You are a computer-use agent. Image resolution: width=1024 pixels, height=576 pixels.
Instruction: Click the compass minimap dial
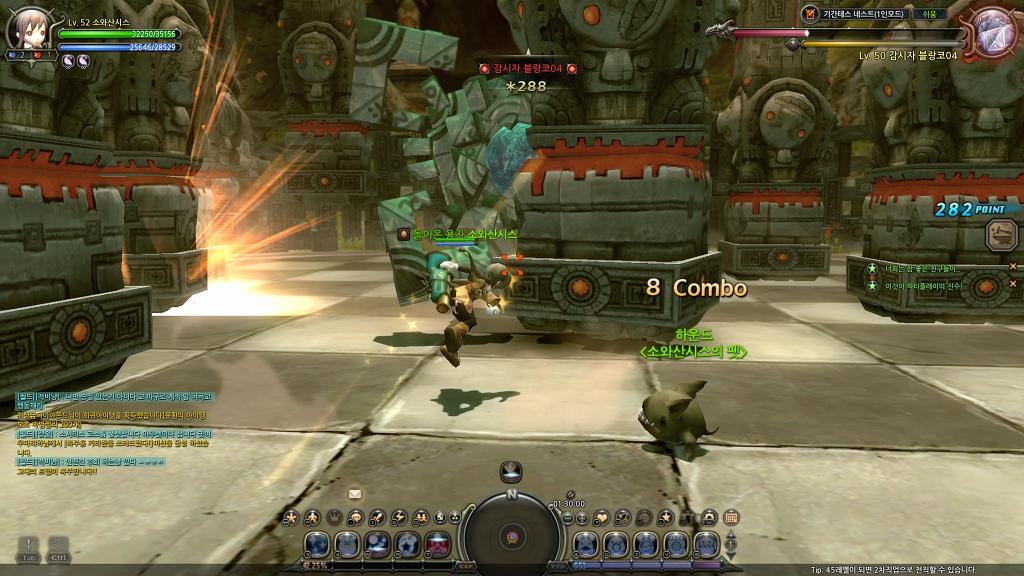(x=511, y=535)
